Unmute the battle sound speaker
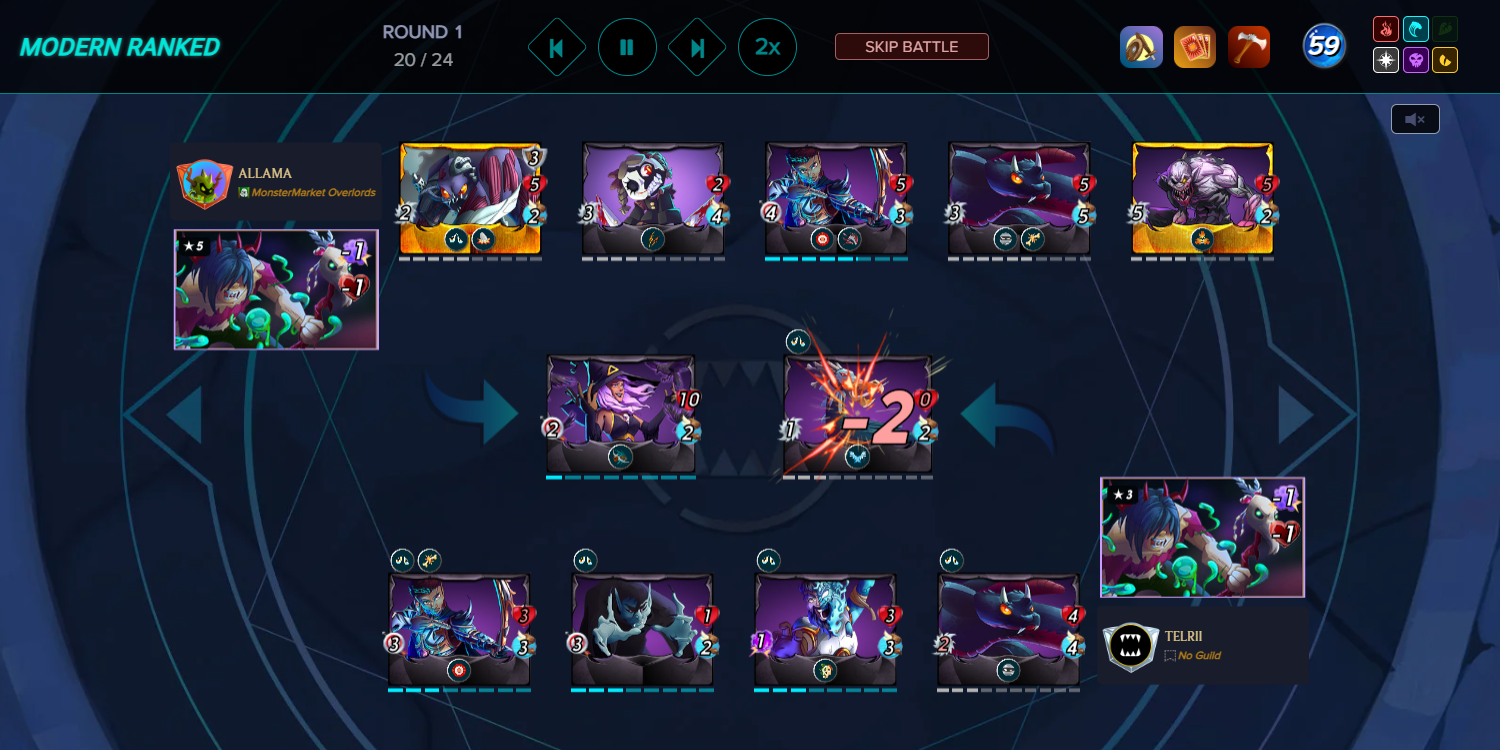 [x=1415, y=118]
